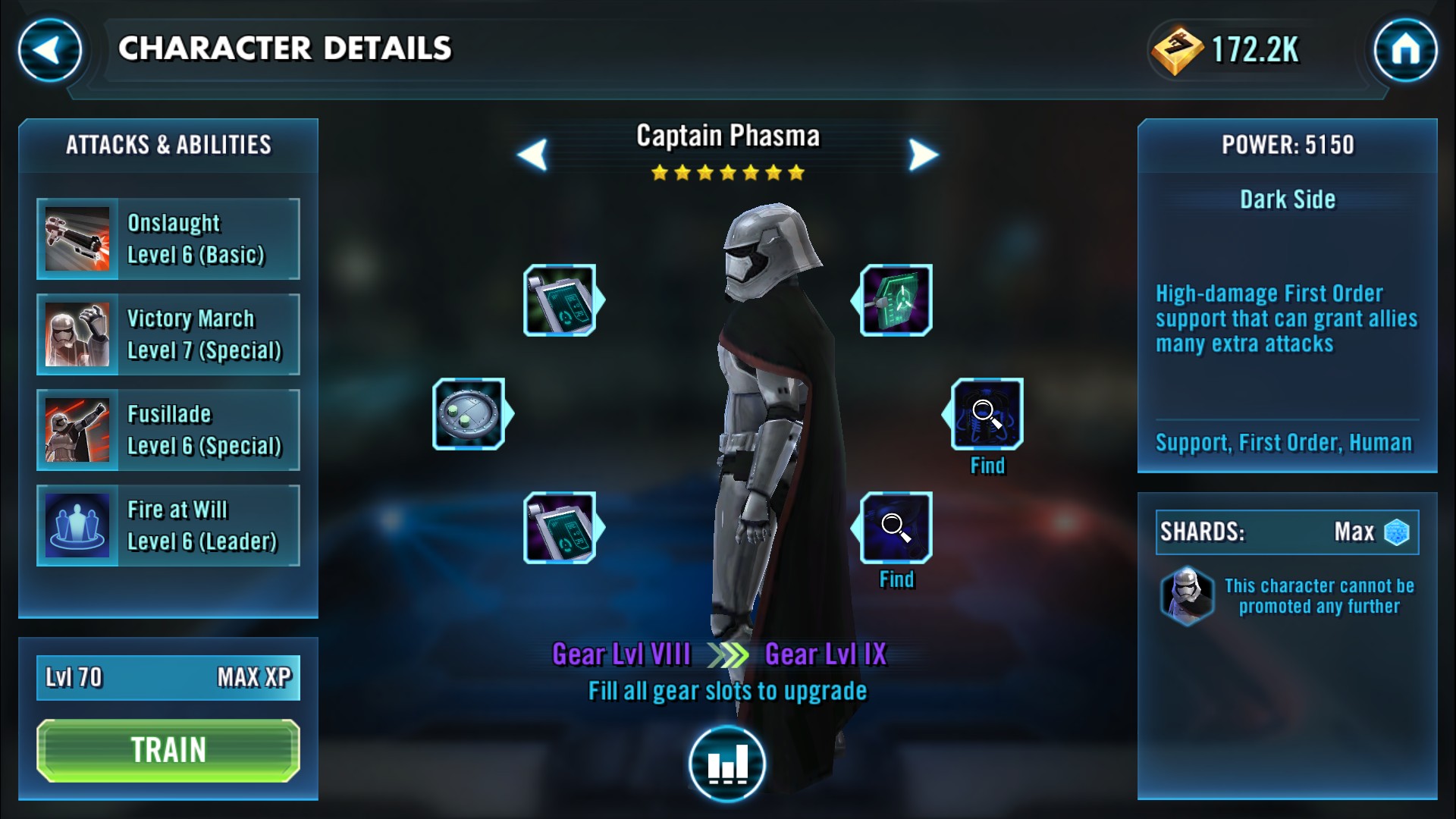The image size is (1456, 819).
Task: Tap the green Train button
Action: point(168,750)
